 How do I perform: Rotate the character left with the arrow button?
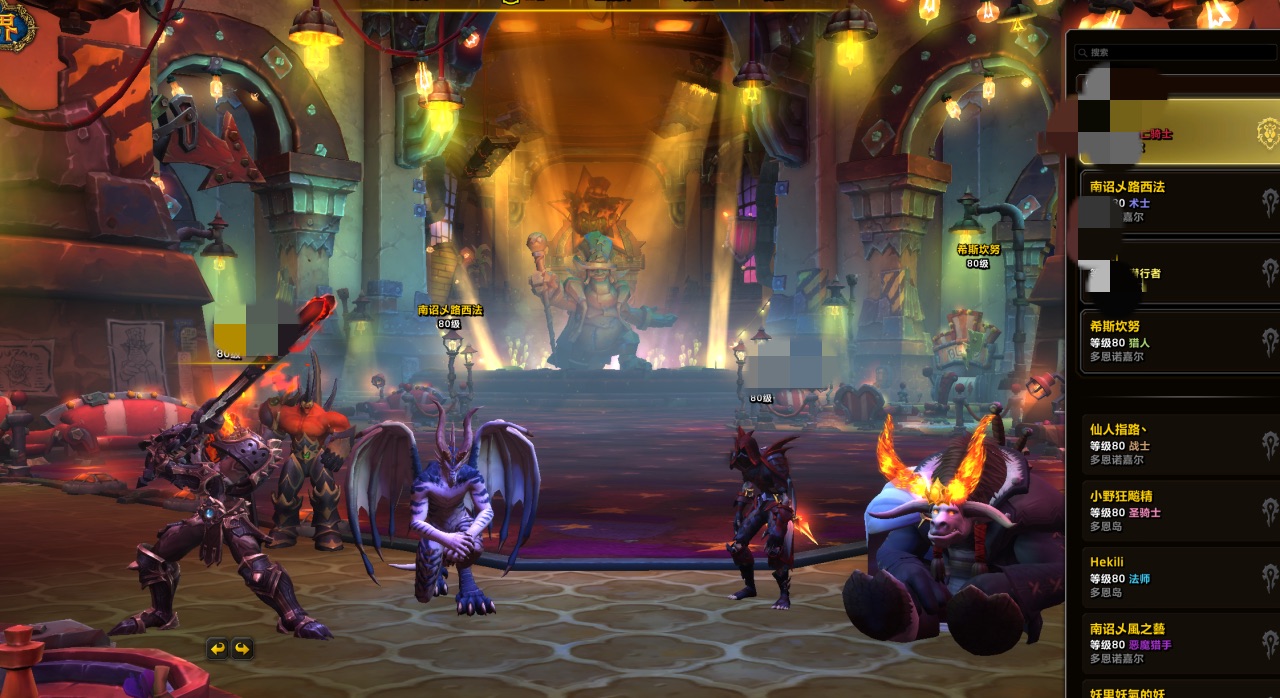click(218, 649)
